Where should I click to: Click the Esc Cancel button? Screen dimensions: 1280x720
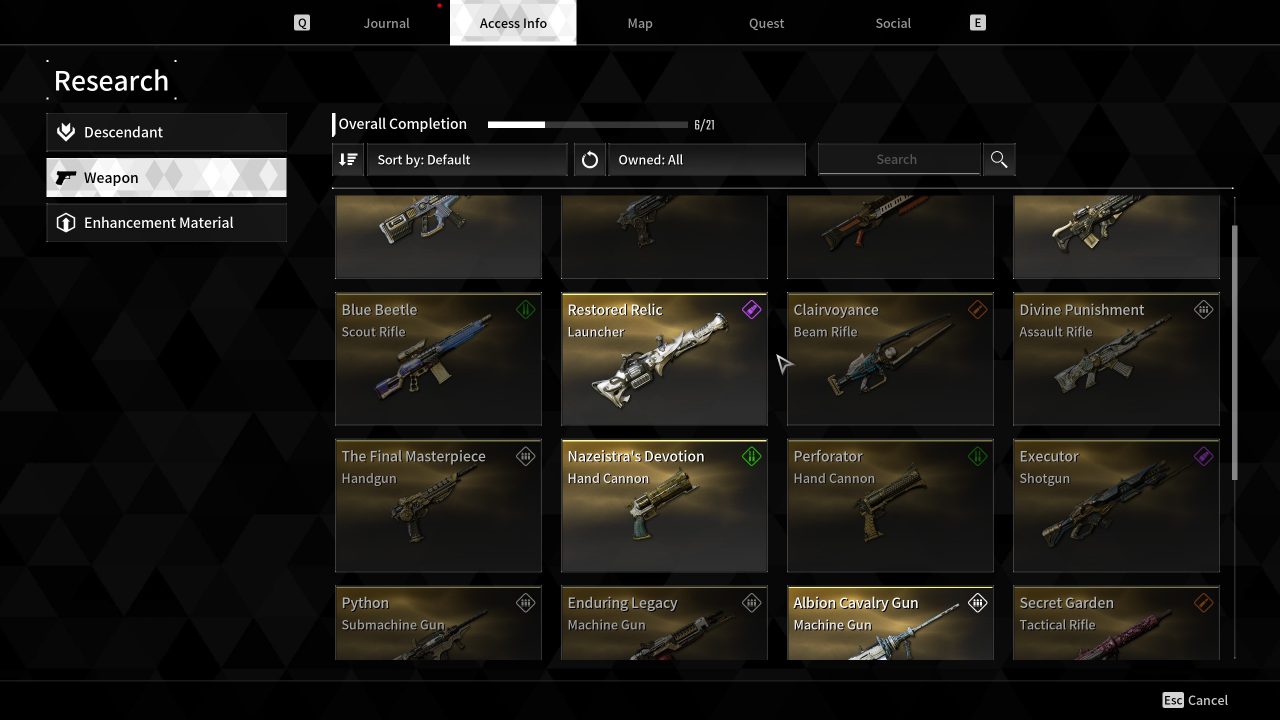pyautogui.click(x=1195, y=700)
